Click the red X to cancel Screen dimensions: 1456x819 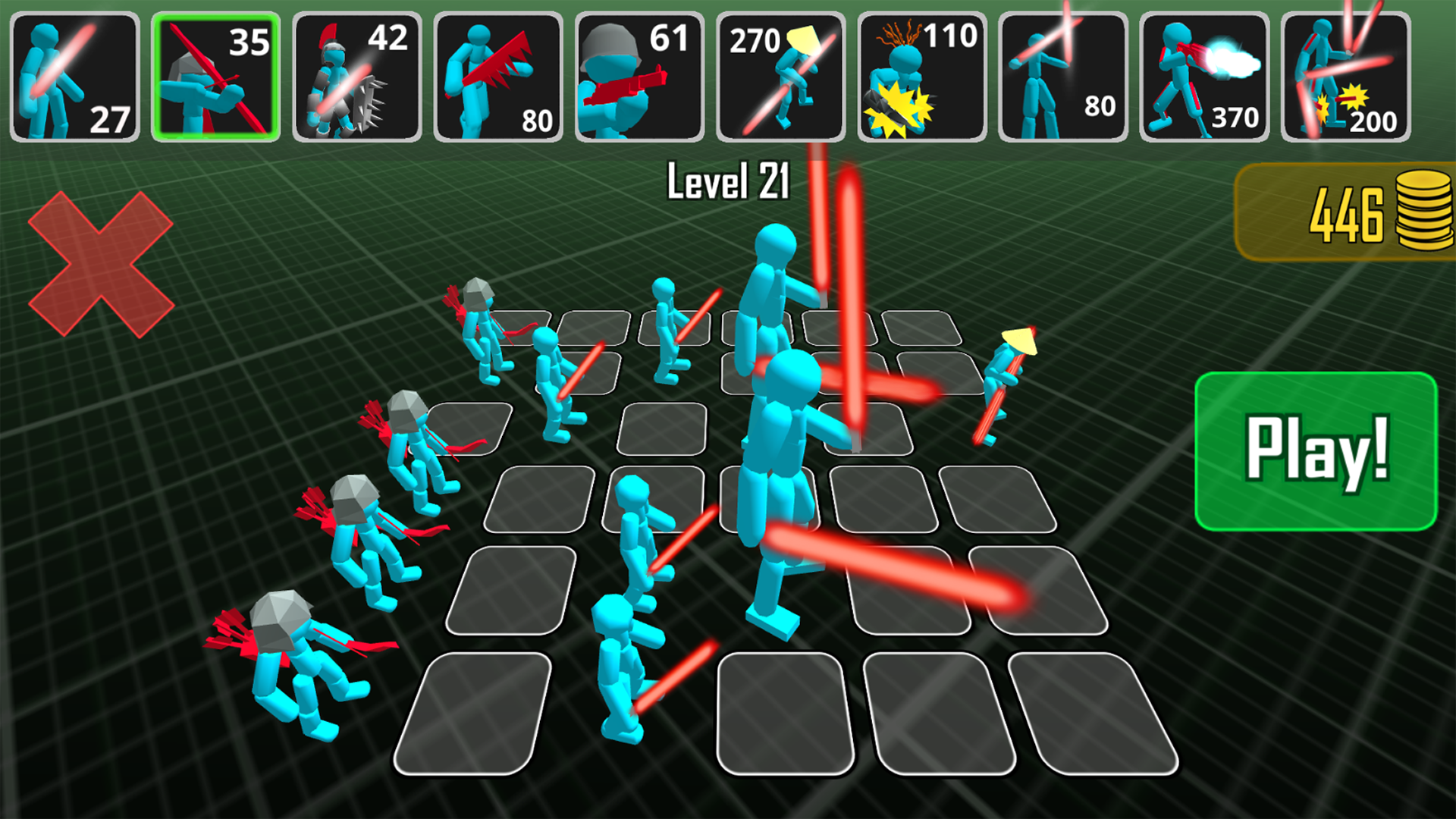[x=102, y=265]
